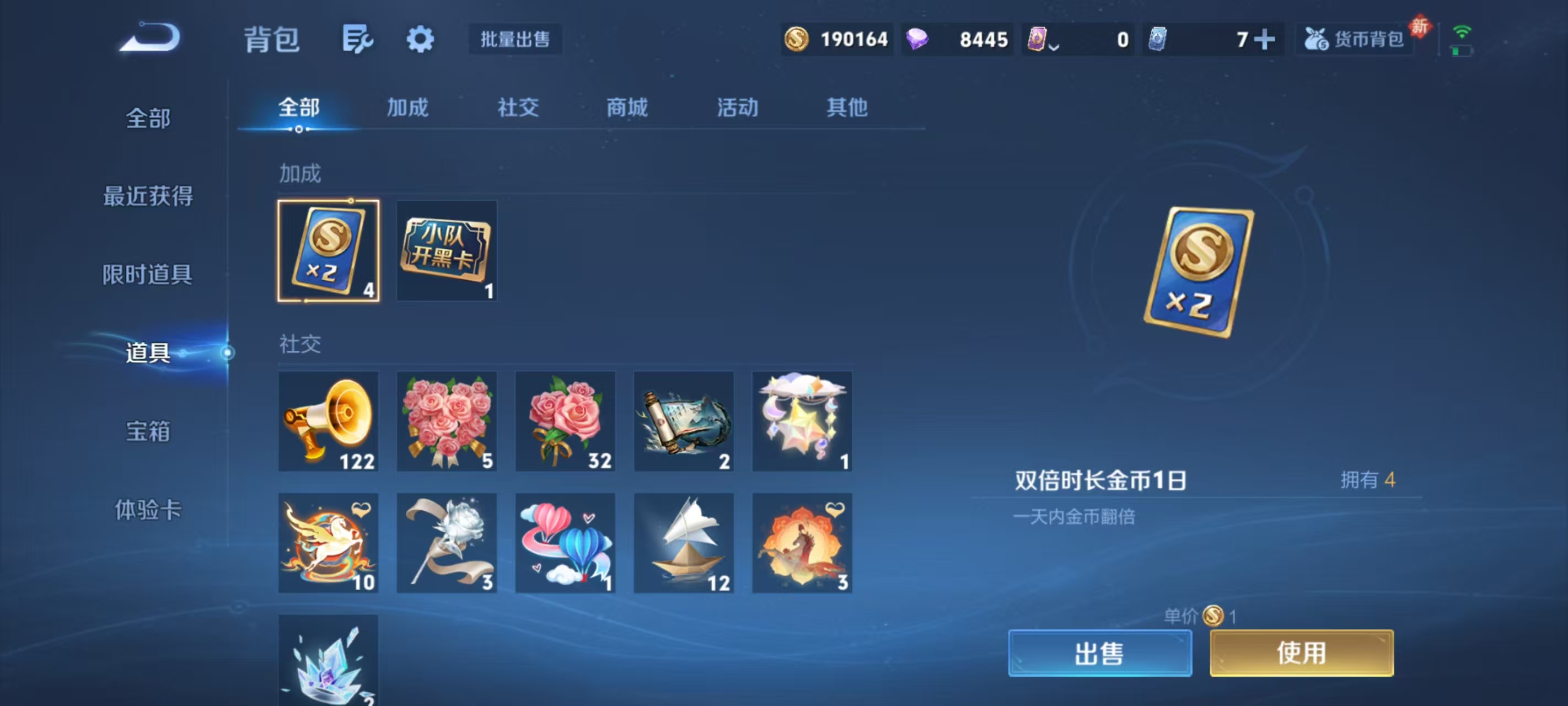
Task: Click the plus next to the count of 7
Action: coord(1265,39)
